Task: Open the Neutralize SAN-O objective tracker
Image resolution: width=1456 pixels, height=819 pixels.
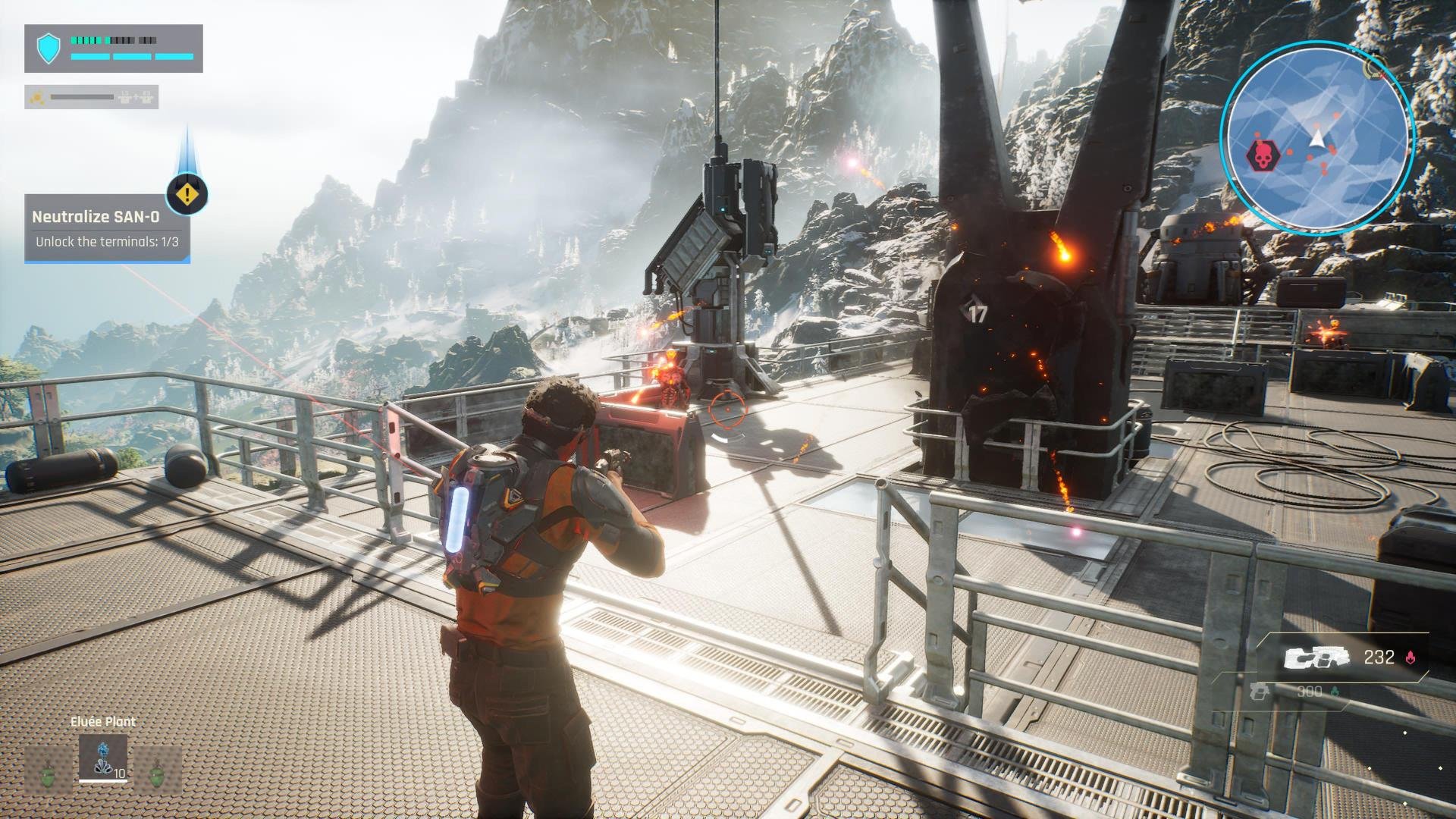Action: (107, 228)
